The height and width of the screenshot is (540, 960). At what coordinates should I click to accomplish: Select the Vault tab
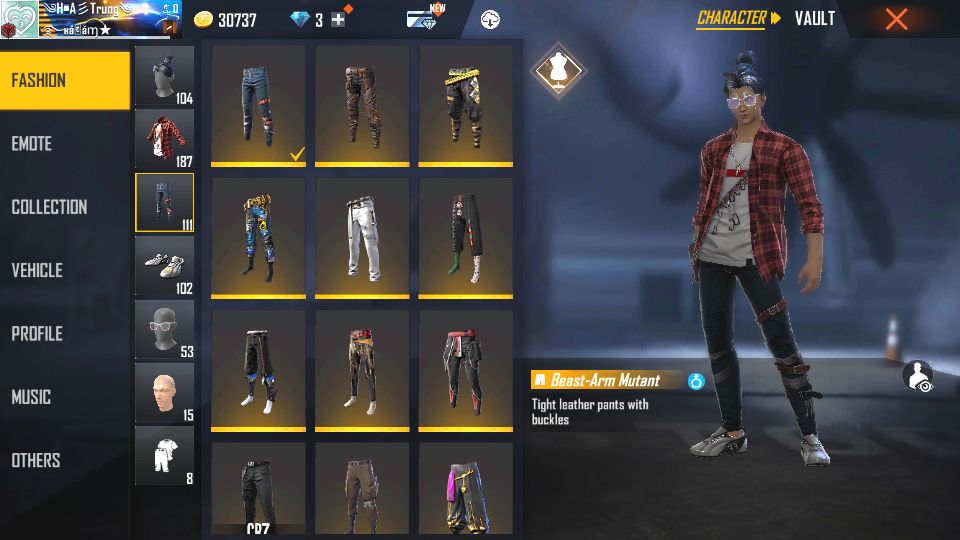click(814, 18)
